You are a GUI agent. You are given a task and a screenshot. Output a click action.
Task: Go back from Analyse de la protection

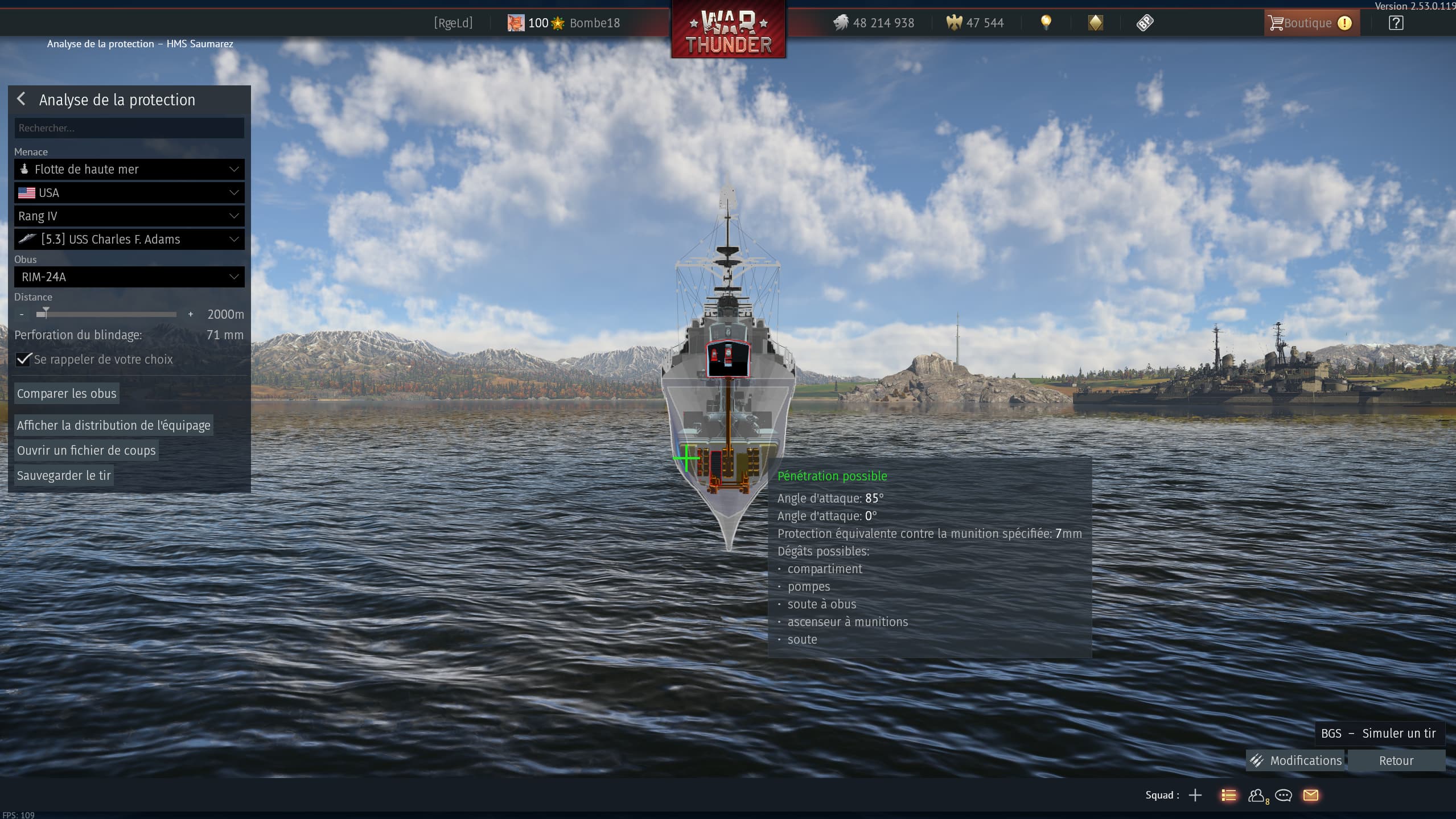[22, 100]
